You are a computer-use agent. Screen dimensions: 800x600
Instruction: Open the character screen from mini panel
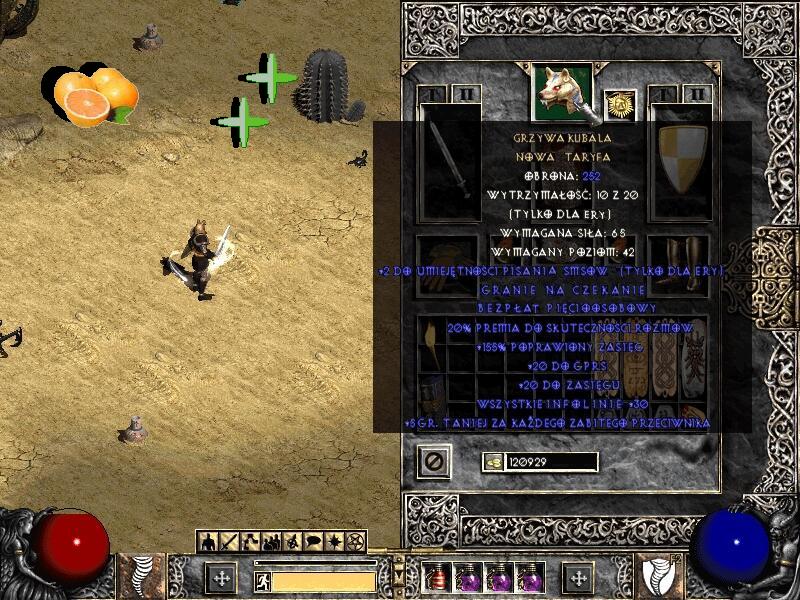[x=207, y=543]
